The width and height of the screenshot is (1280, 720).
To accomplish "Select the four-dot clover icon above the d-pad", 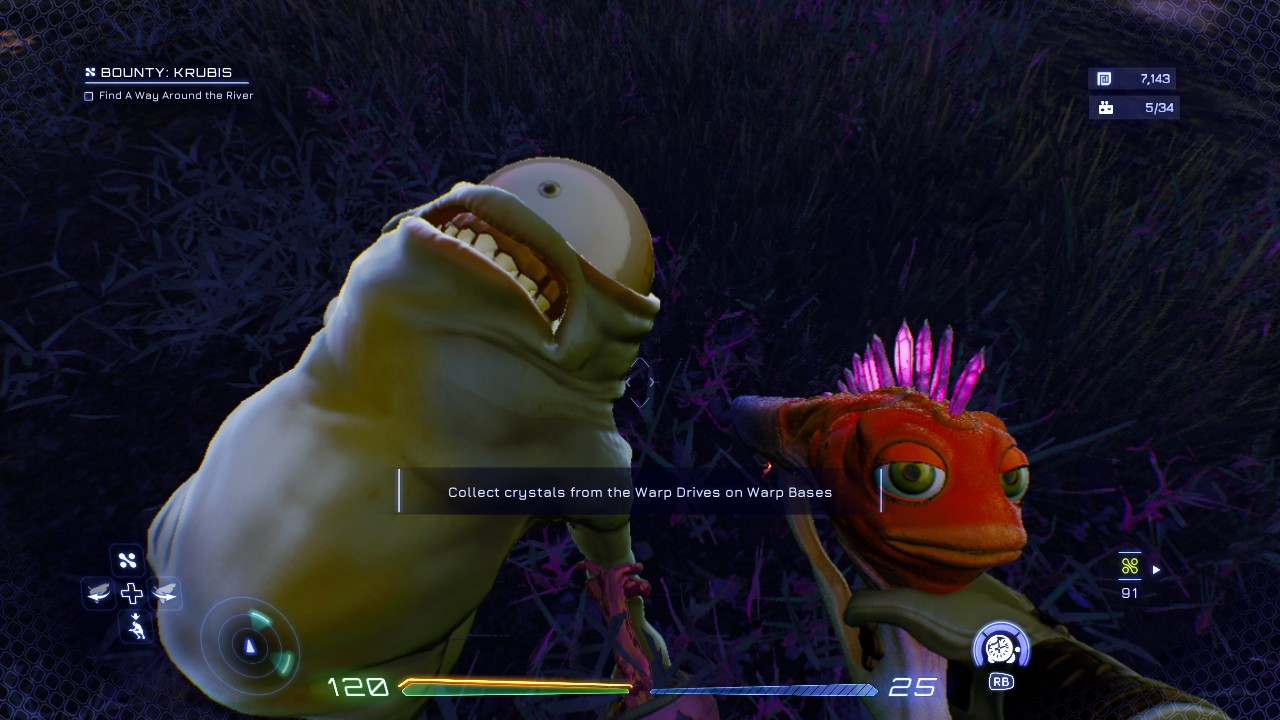I will (128, 560).
